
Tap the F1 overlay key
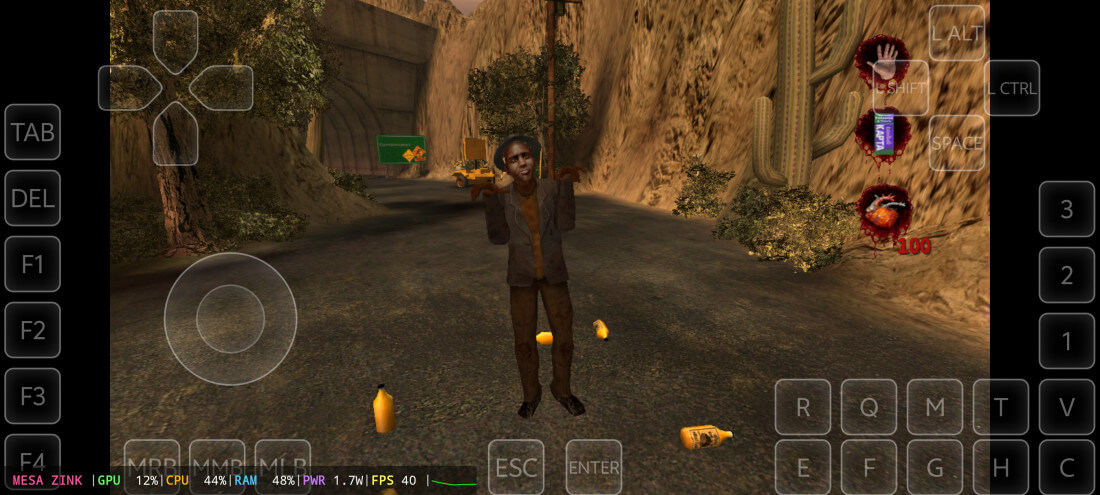[x=33, y=264]
